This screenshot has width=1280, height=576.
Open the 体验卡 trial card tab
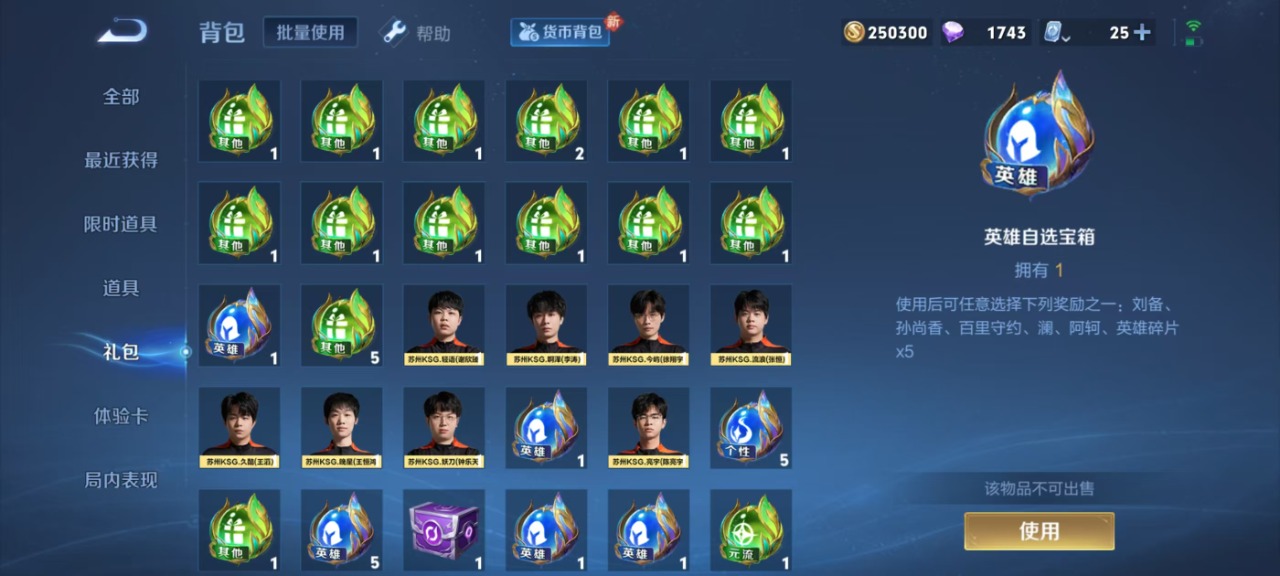pos(121,416)
